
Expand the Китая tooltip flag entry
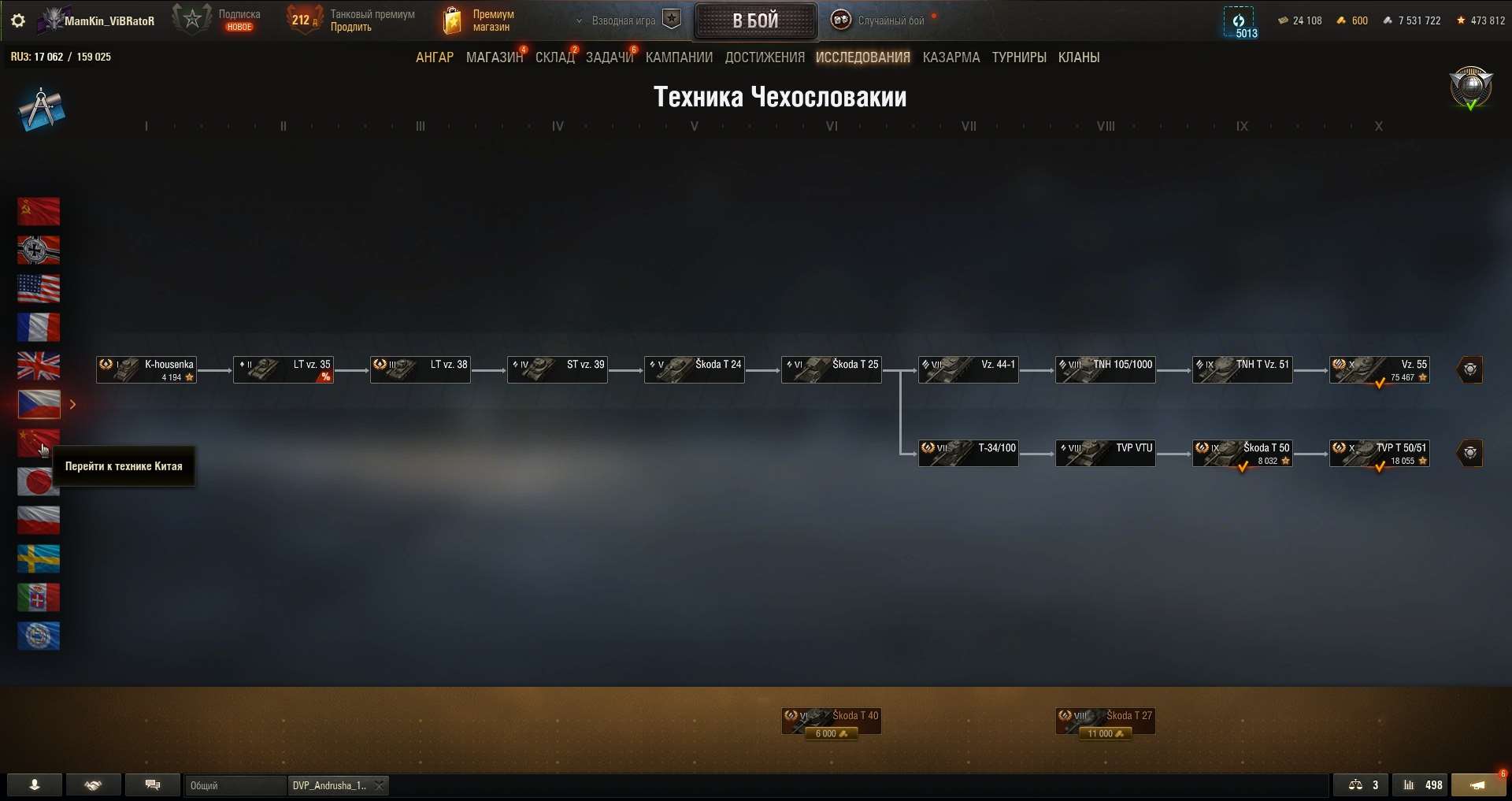point(38,443)
